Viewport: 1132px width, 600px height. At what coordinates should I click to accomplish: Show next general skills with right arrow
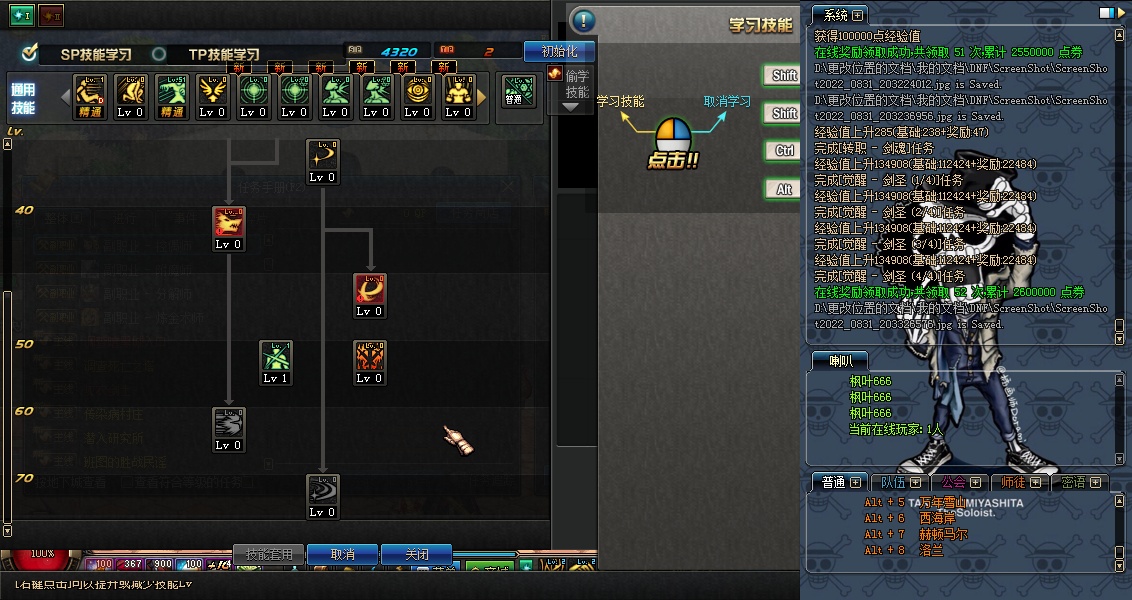(481, 97)
